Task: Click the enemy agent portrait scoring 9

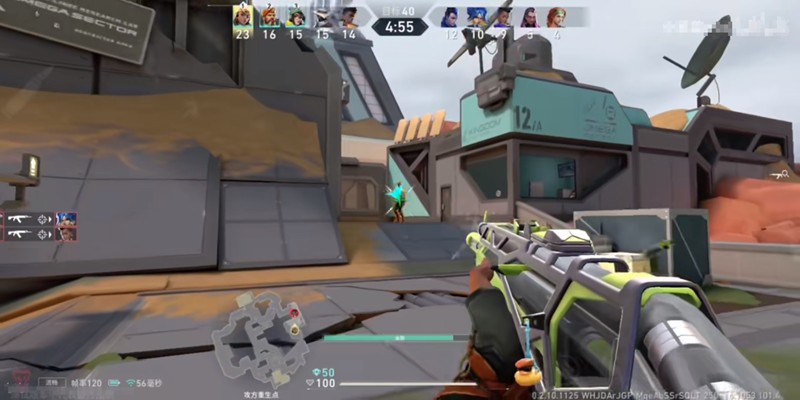Action: (503, 16)
